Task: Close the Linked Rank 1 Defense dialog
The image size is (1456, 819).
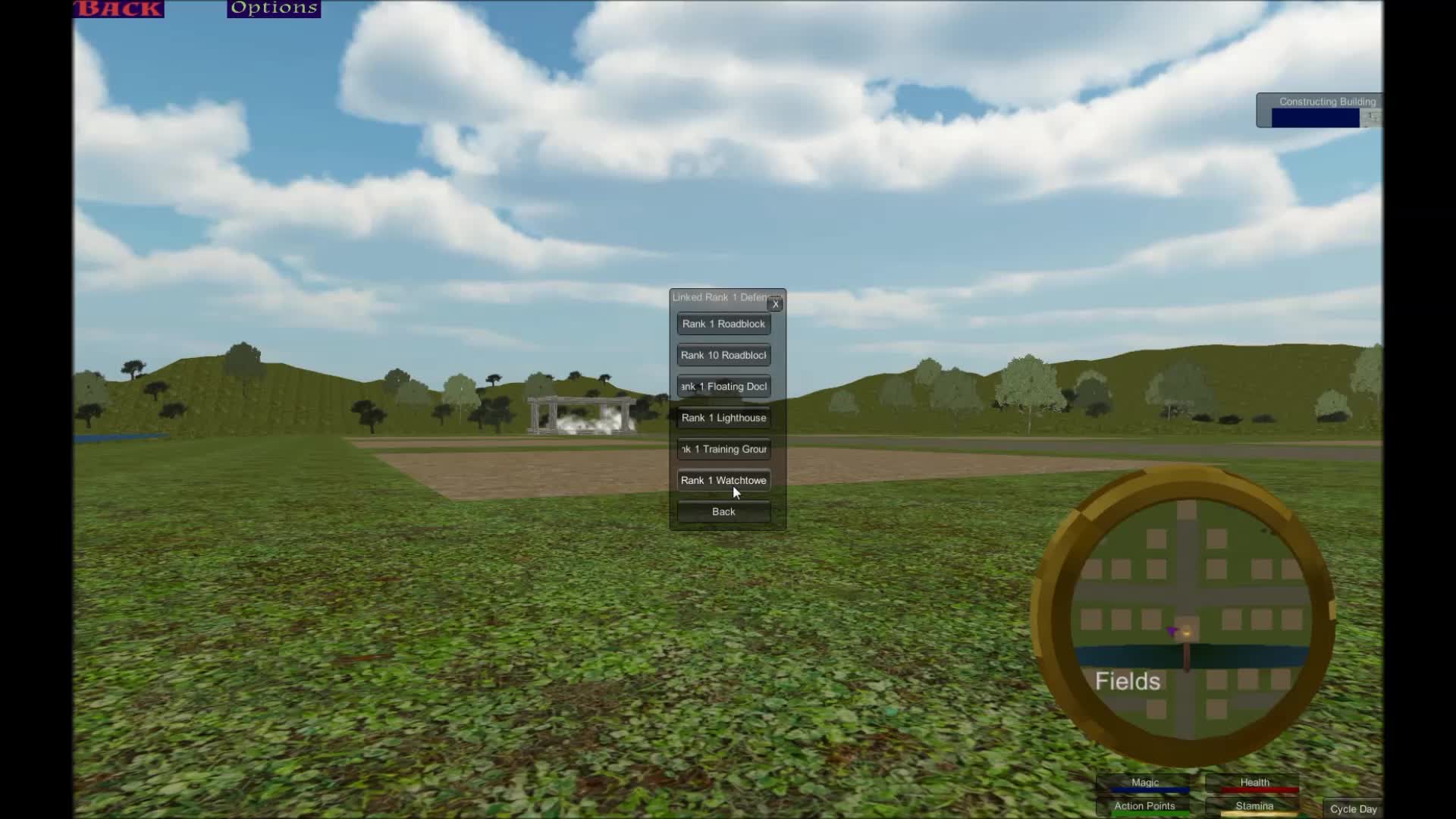Action: (x=775, y=303)
